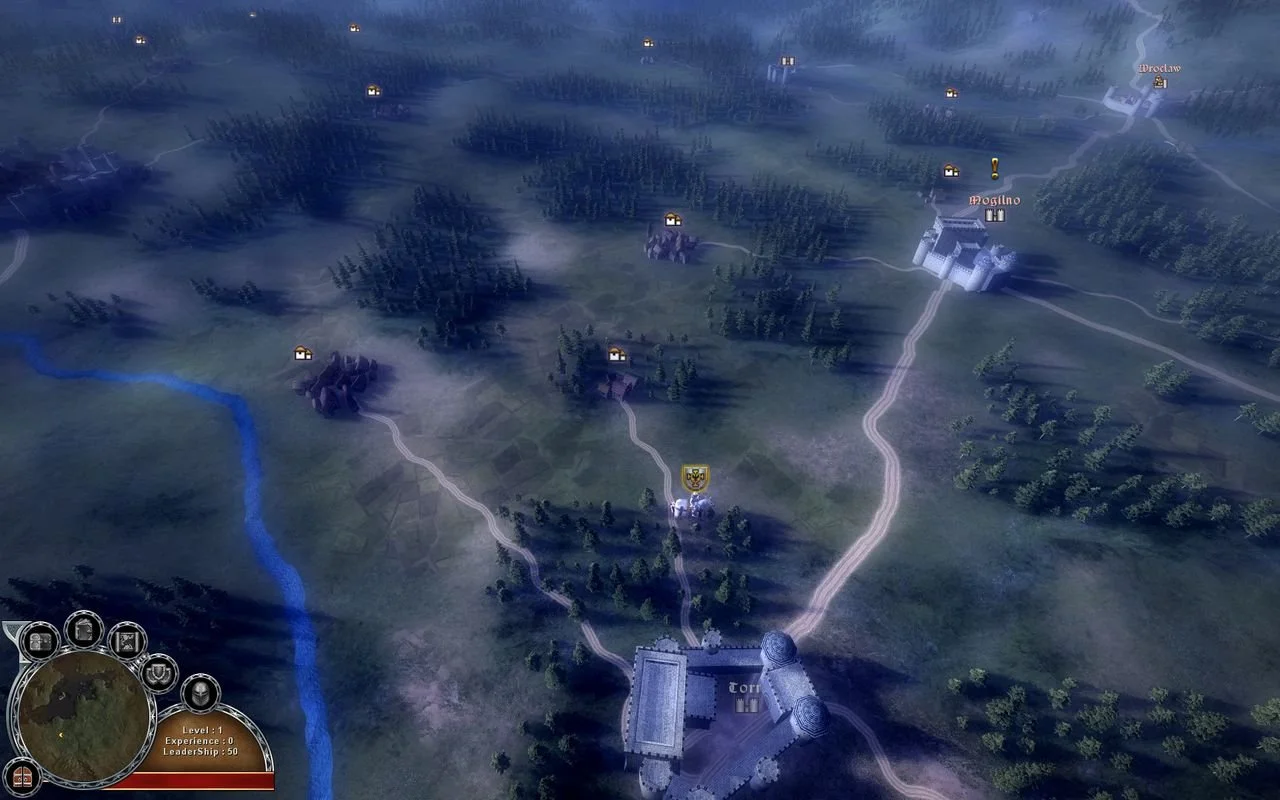Image resolution: width=1280 pixels, height=800 pixels.
Task: Click the village house icon near map center
Action: (616, 353)
